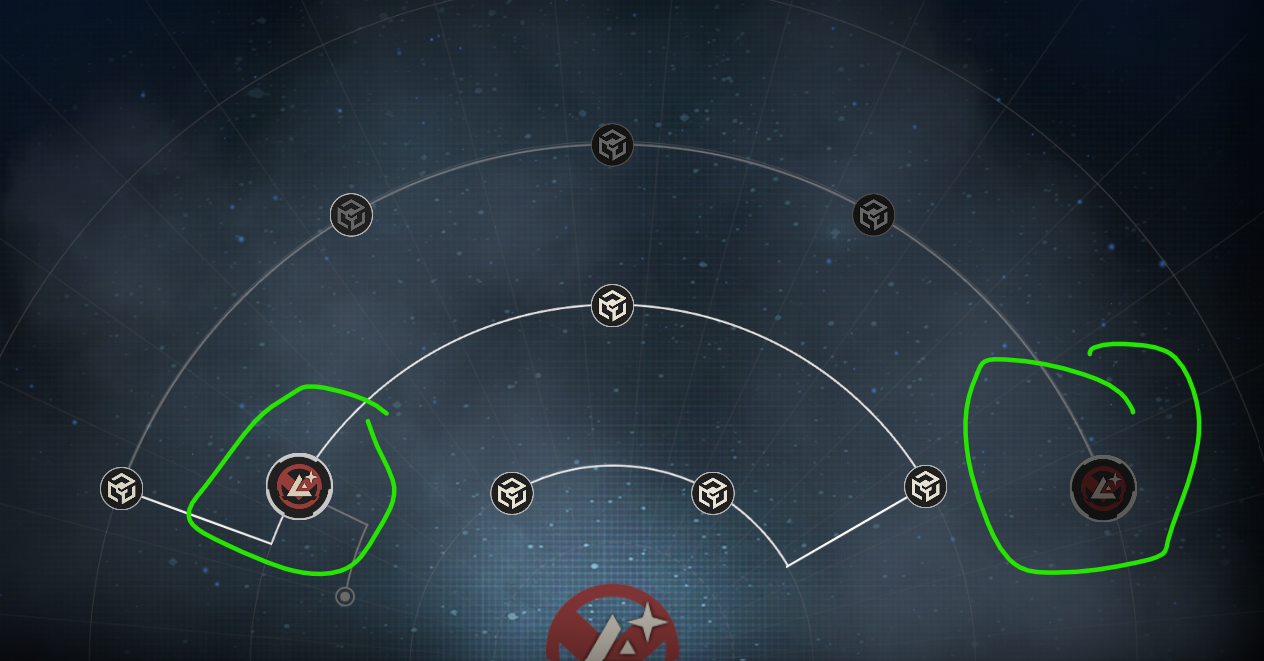
Task: Choose the cube node at the outer arc's peak
Action: click(612, 145)
